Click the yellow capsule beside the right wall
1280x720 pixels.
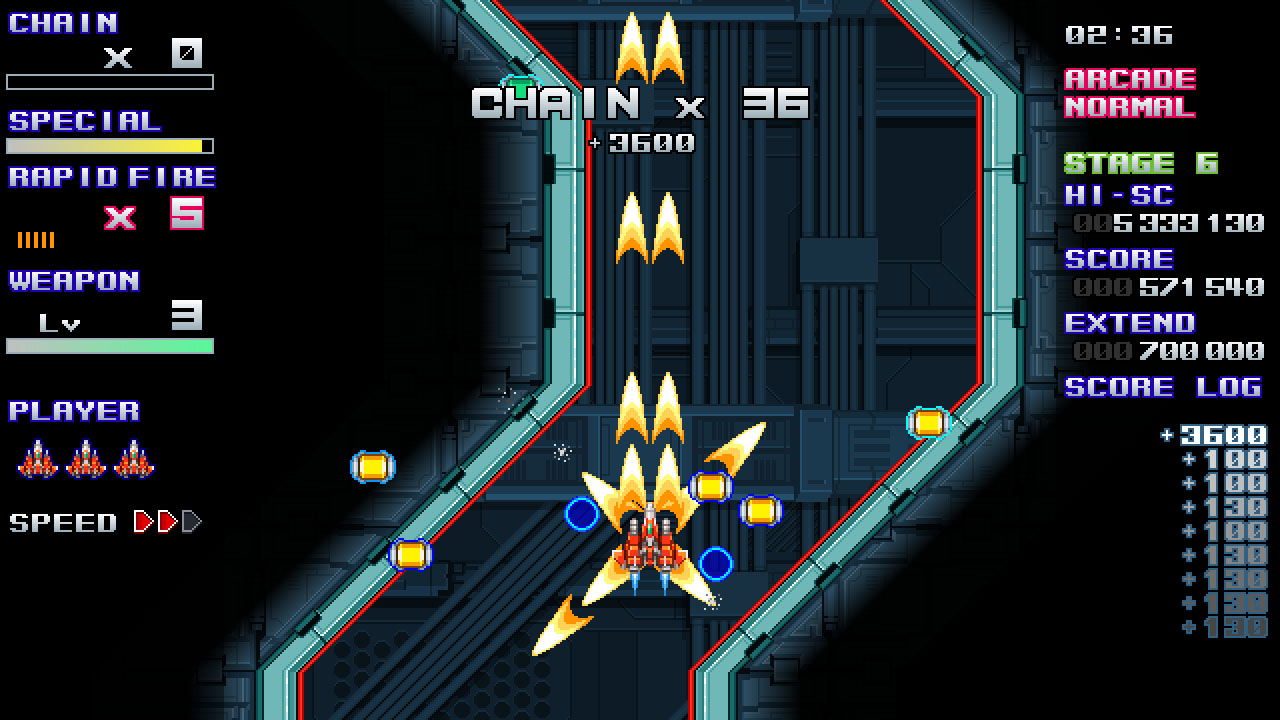(928, 423)
